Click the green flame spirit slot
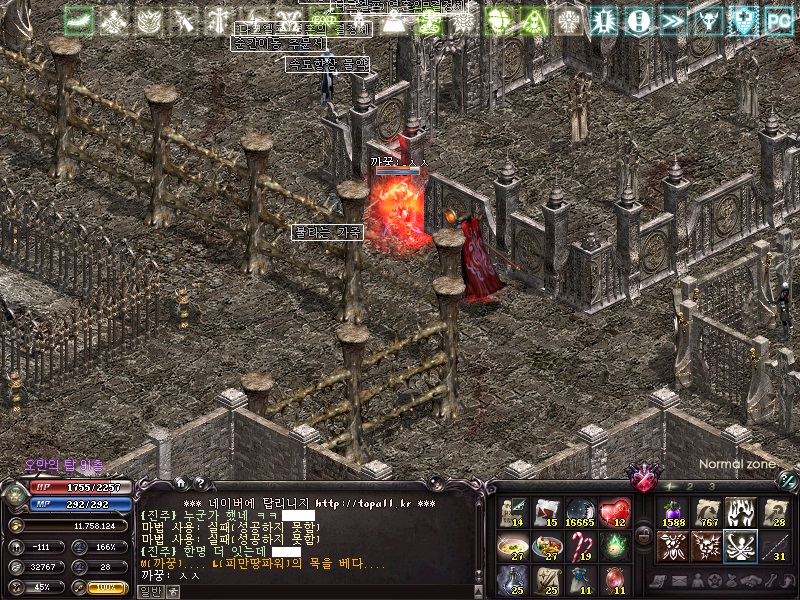The image size is (800, 600). coord(614,546)
